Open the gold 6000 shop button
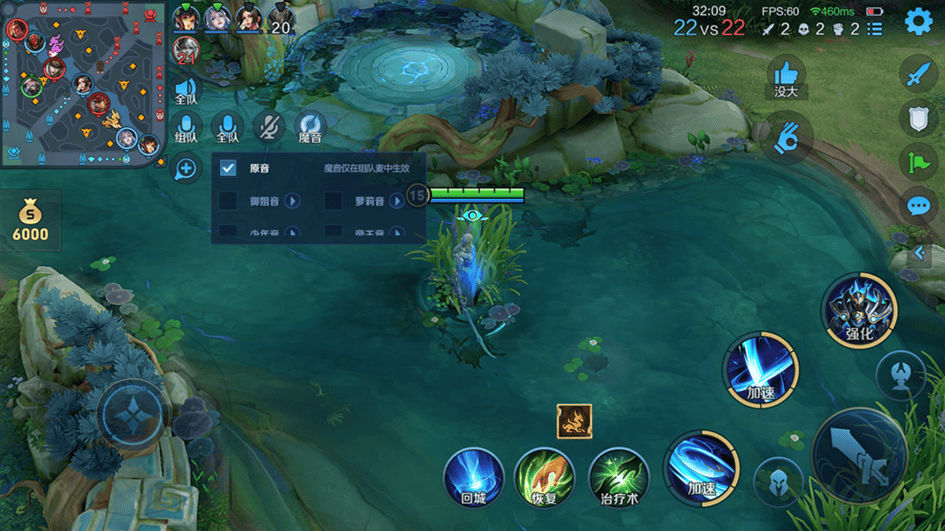This screenshot has height=531, width=945. (30, 222)
